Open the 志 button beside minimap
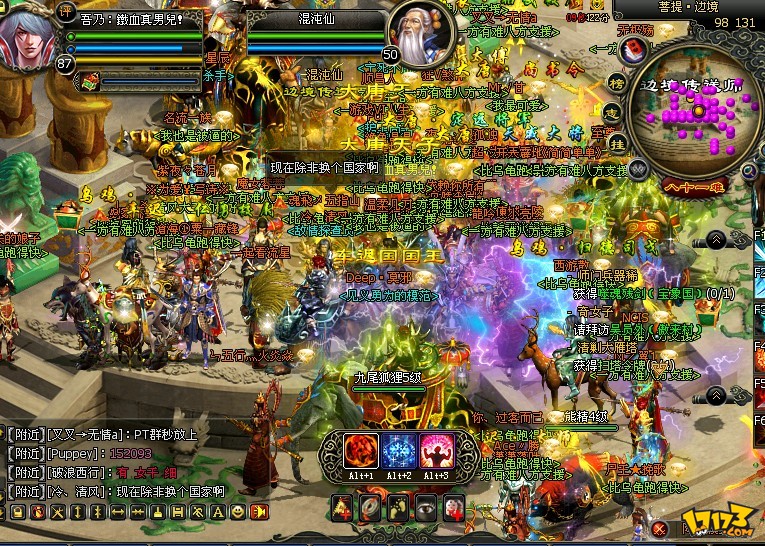 [x=616, y=112]
